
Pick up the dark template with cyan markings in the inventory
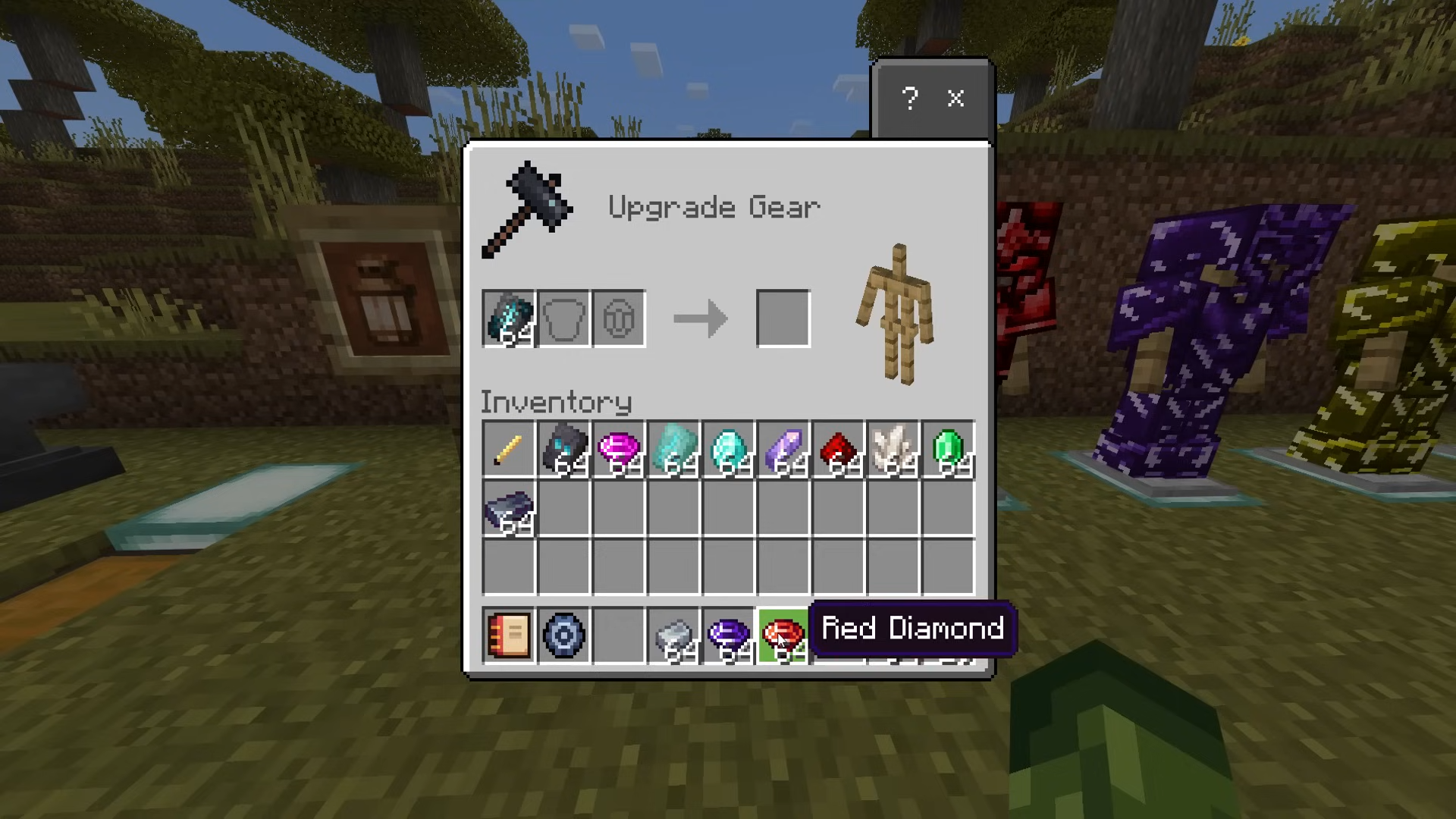[x=564, y=450]
